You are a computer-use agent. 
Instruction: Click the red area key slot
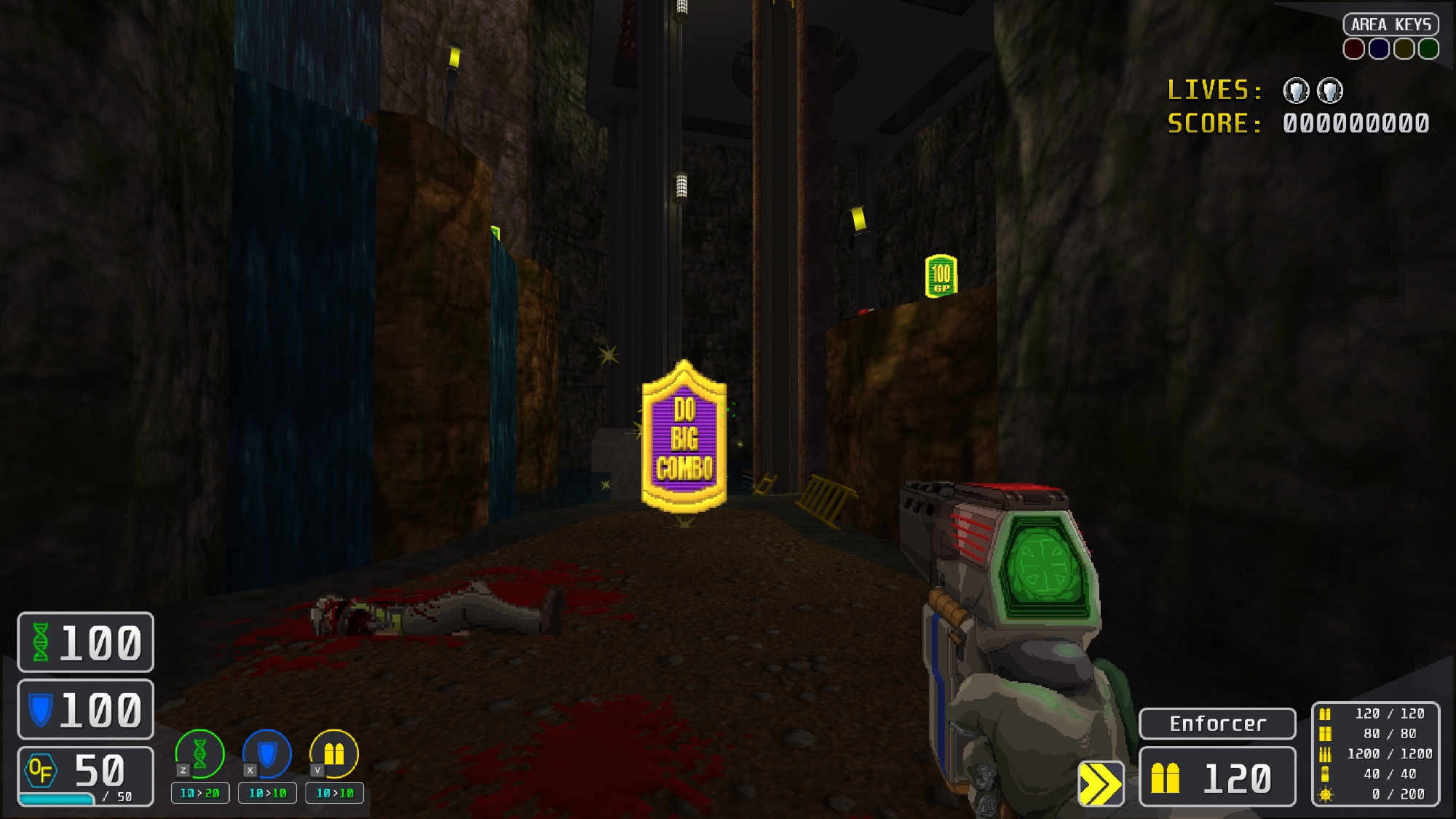[x=1354, y=49]
